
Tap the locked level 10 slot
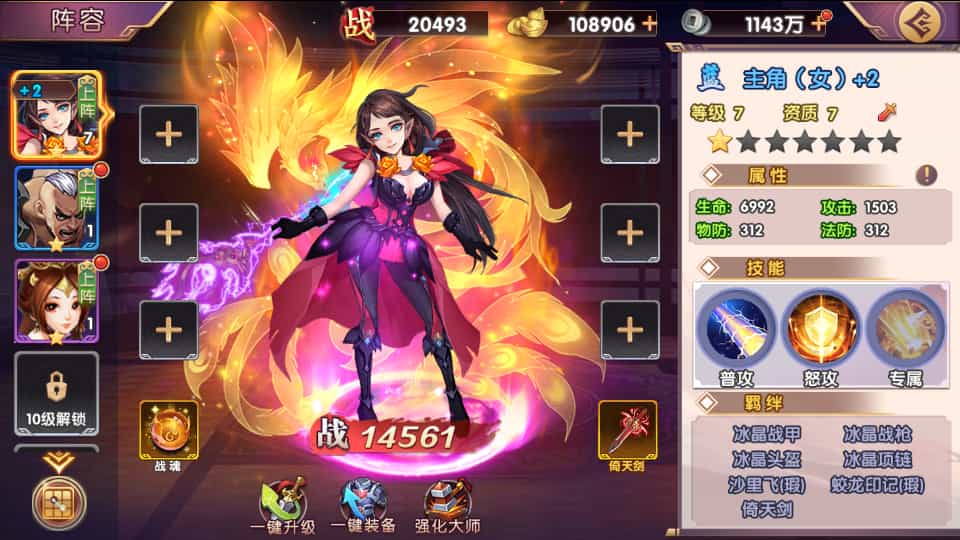point(56,393)
